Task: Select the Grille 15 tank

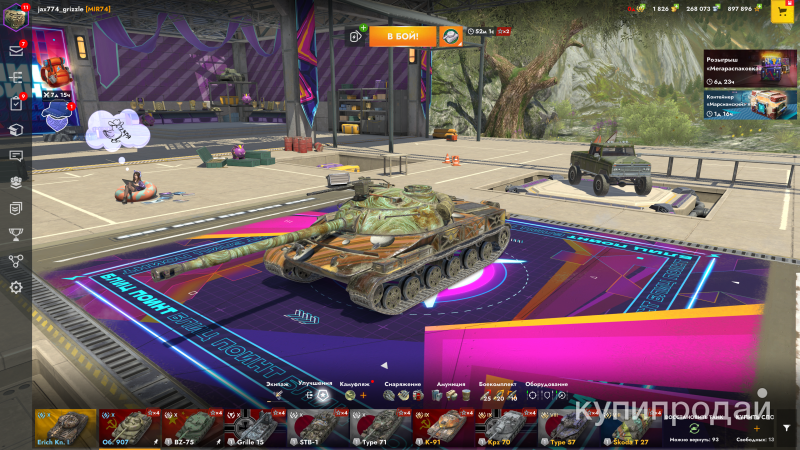Action: [x=254, y=427]
